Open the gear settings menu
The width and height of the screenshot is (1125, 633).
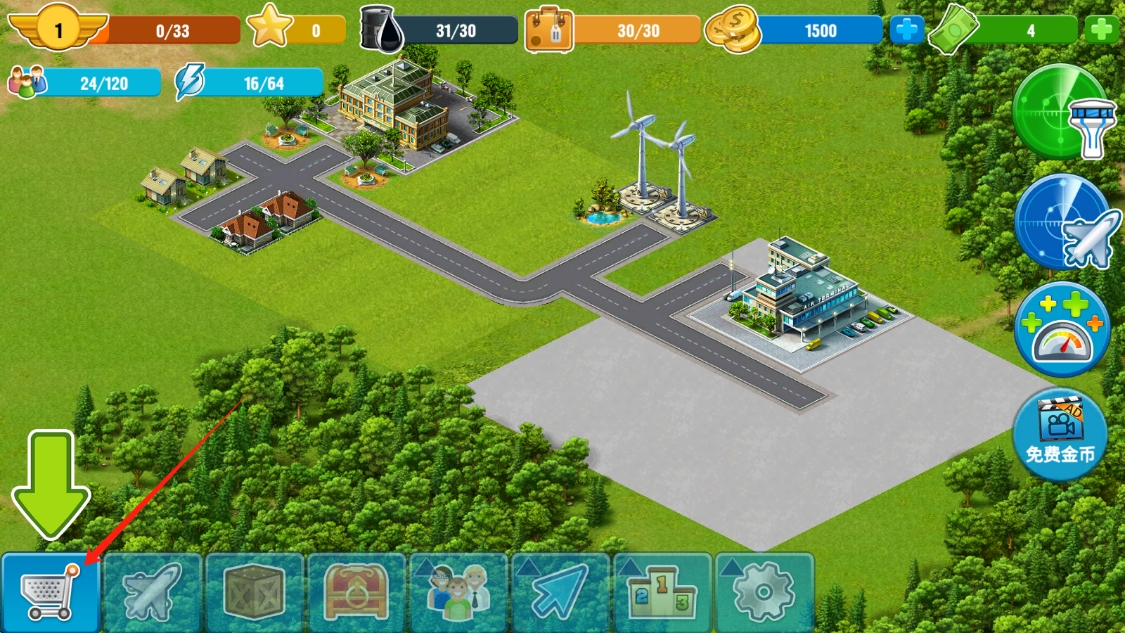point(765,593)
